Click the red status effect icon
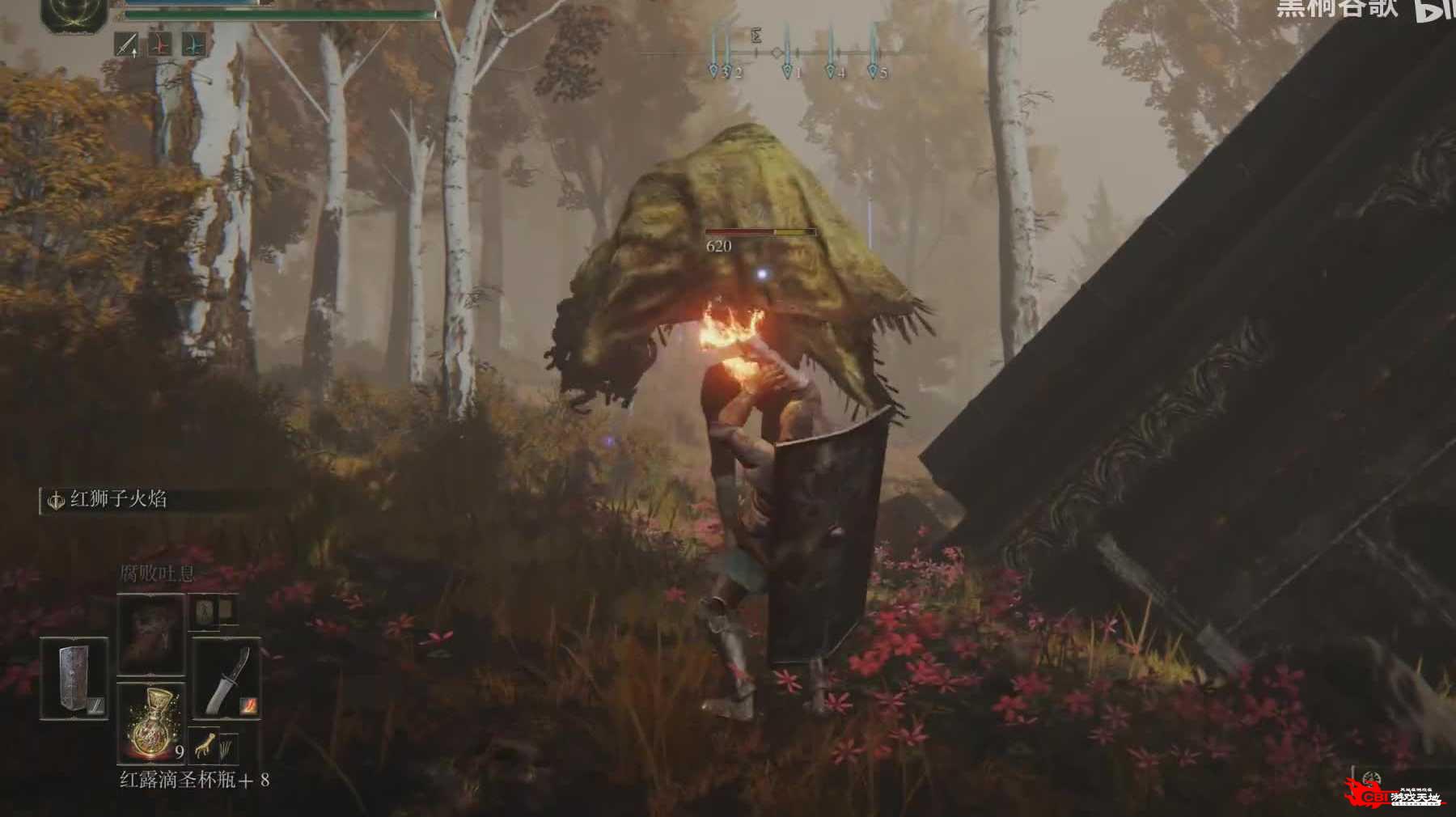1456x817 pixels. 160,44
